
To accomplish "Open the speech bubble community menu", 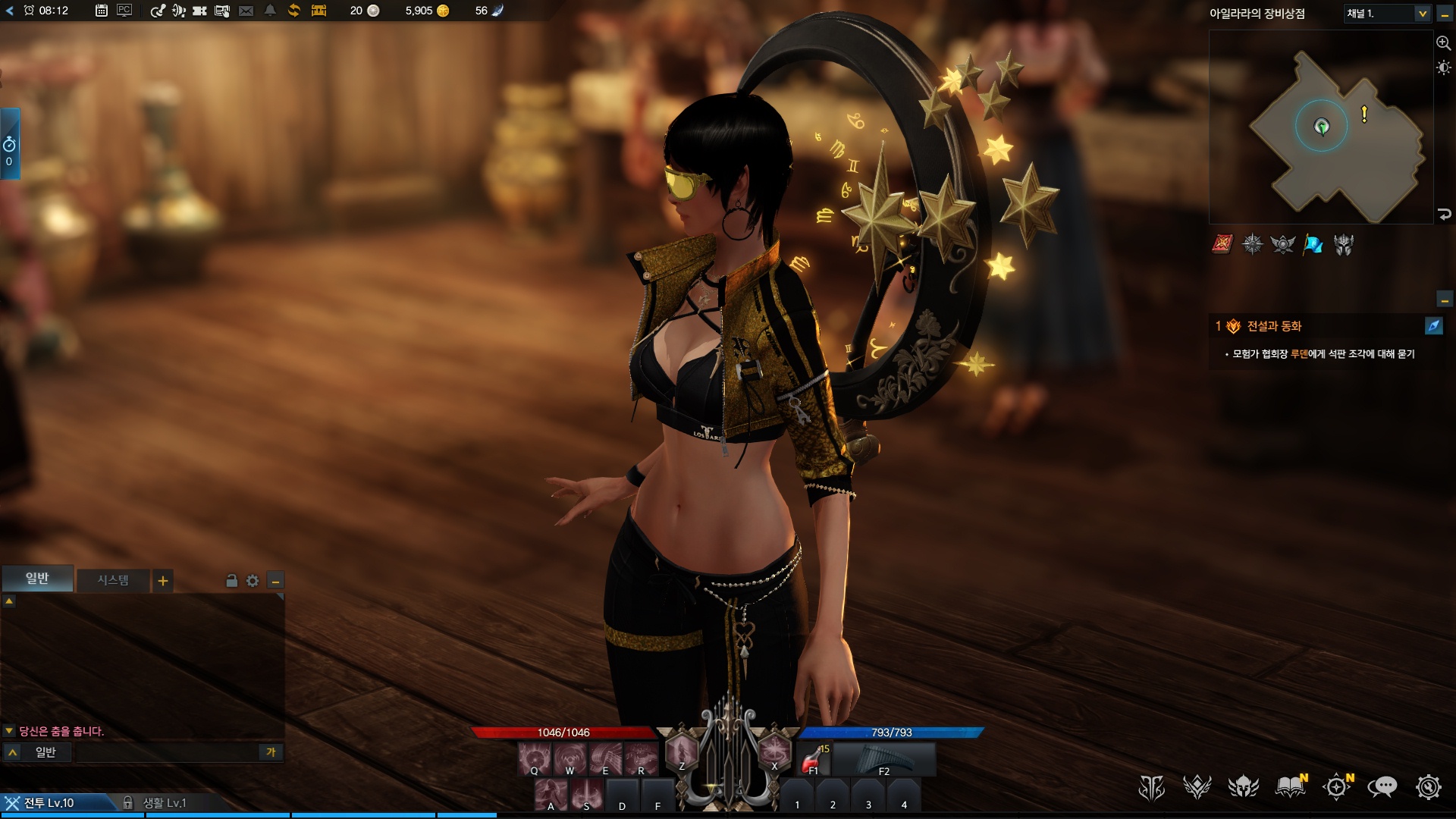I will [x=1382, y=787].
